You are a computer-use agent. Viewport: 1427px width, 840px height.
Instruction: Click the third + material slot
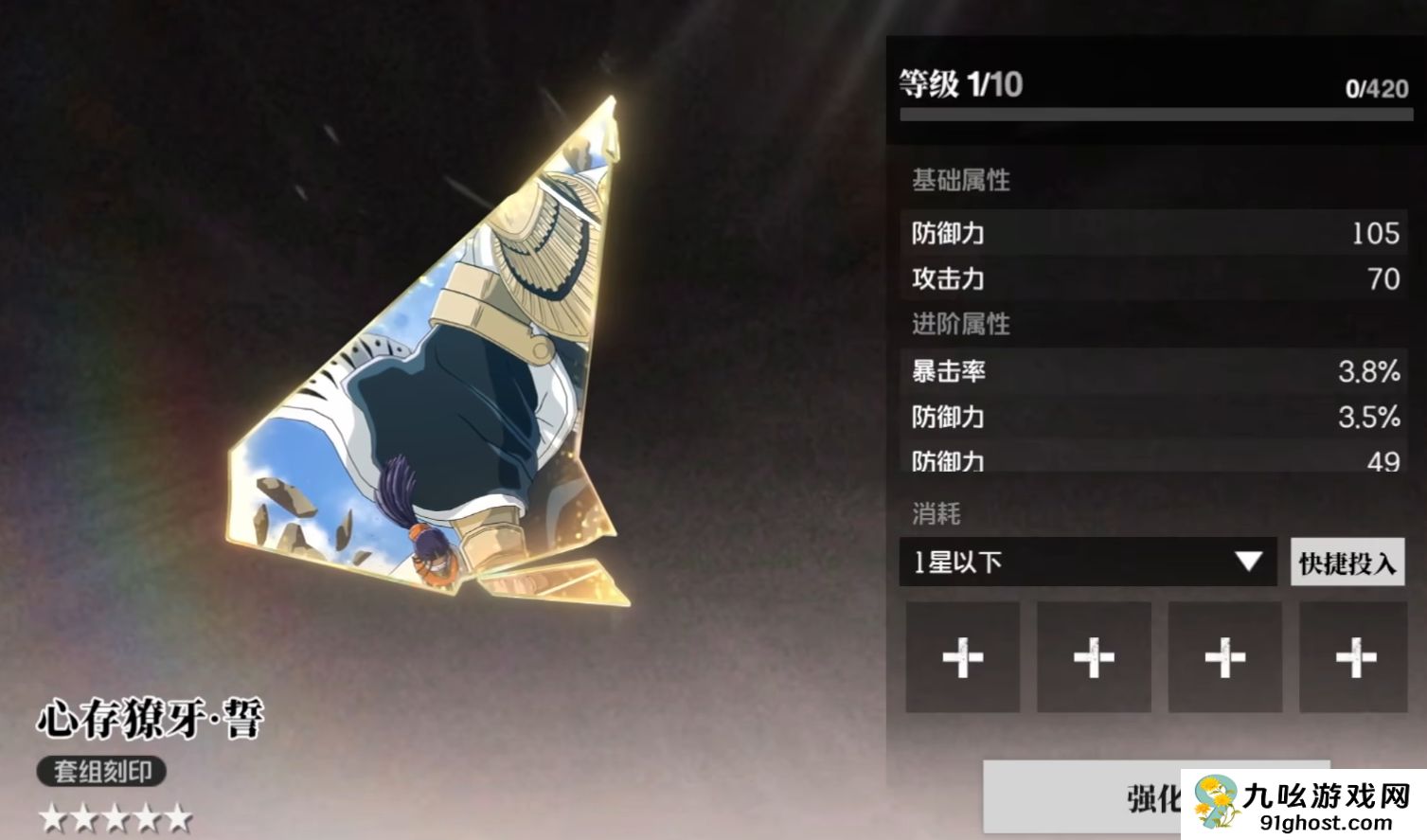[x=1224, y=656]
